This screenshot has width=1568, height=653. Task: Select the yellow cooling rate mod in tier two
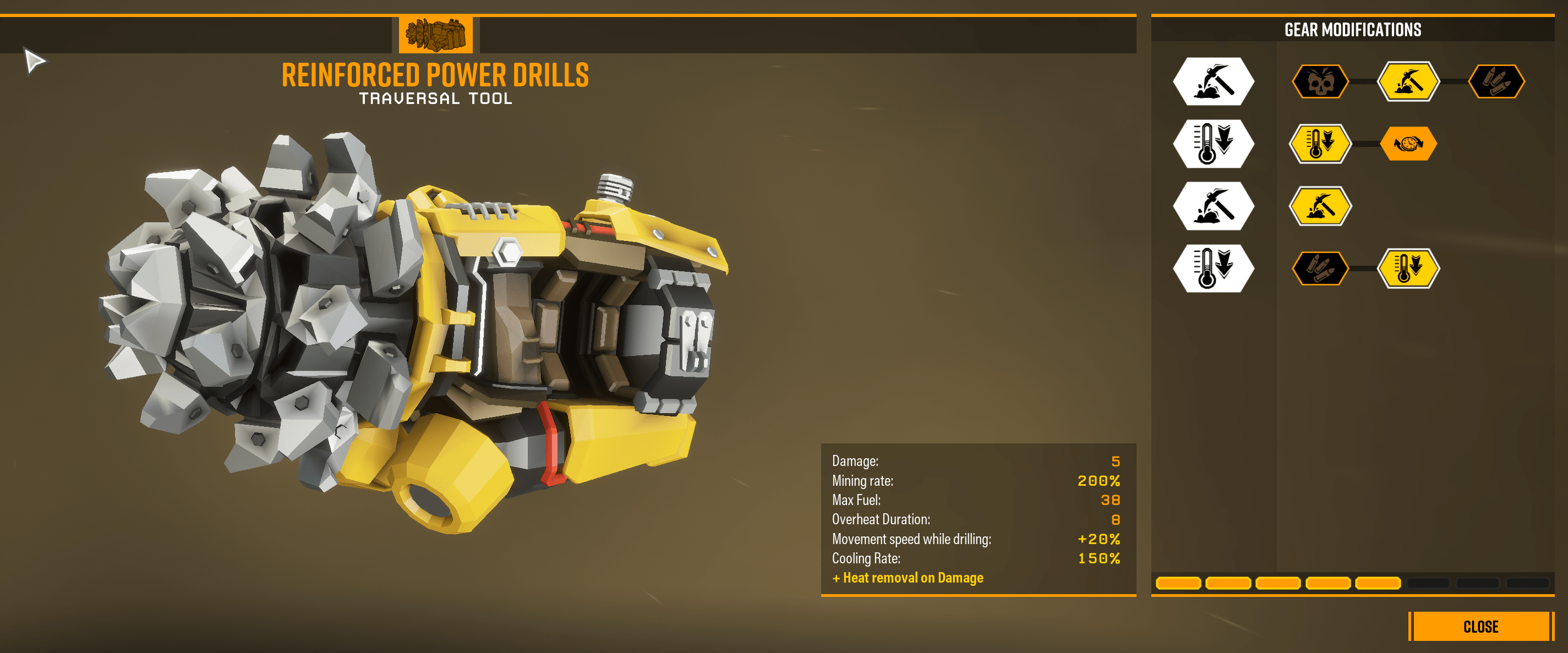1320,144
